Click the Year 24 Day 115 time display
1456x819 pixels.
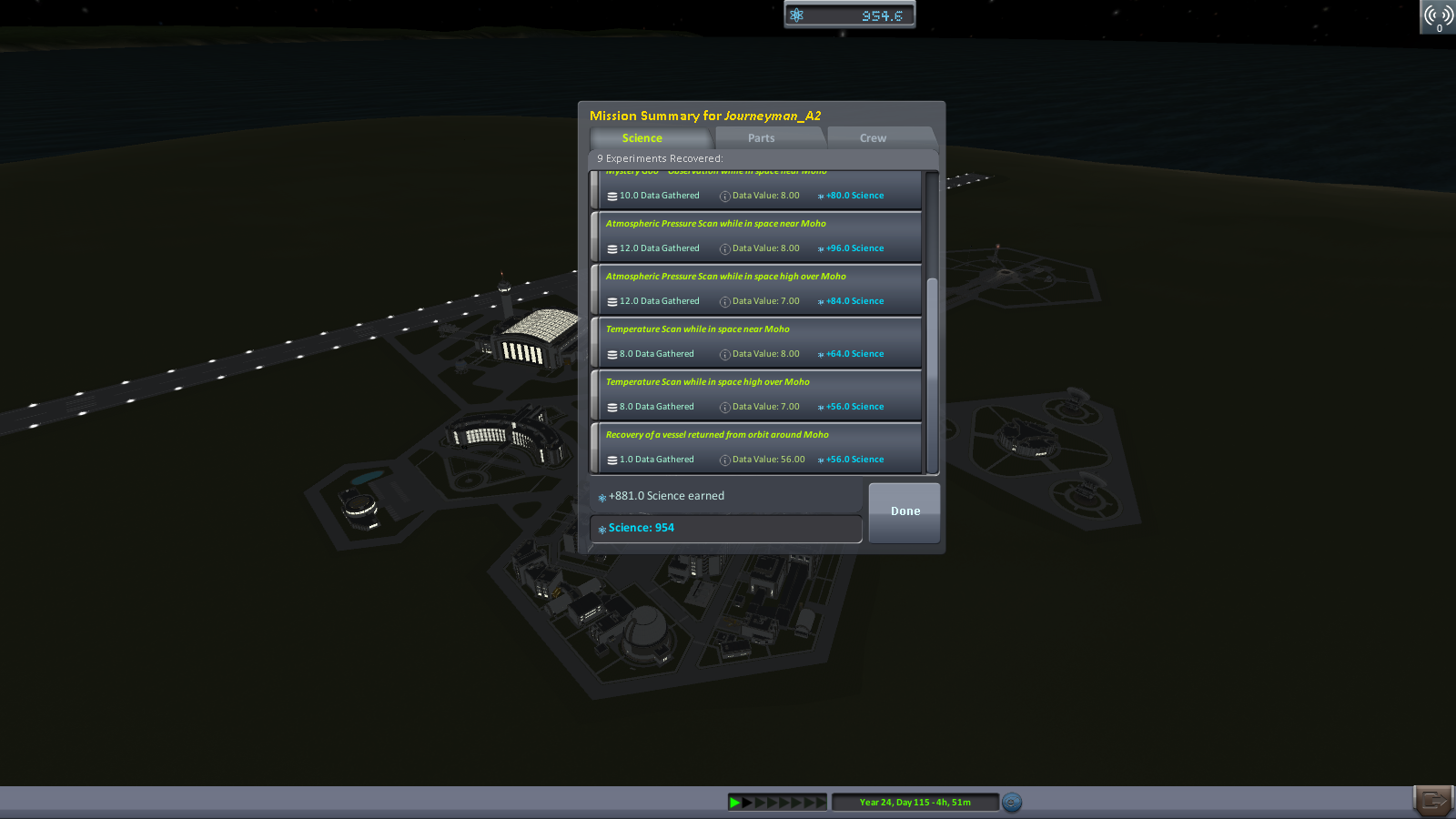[x=915, y=803]
